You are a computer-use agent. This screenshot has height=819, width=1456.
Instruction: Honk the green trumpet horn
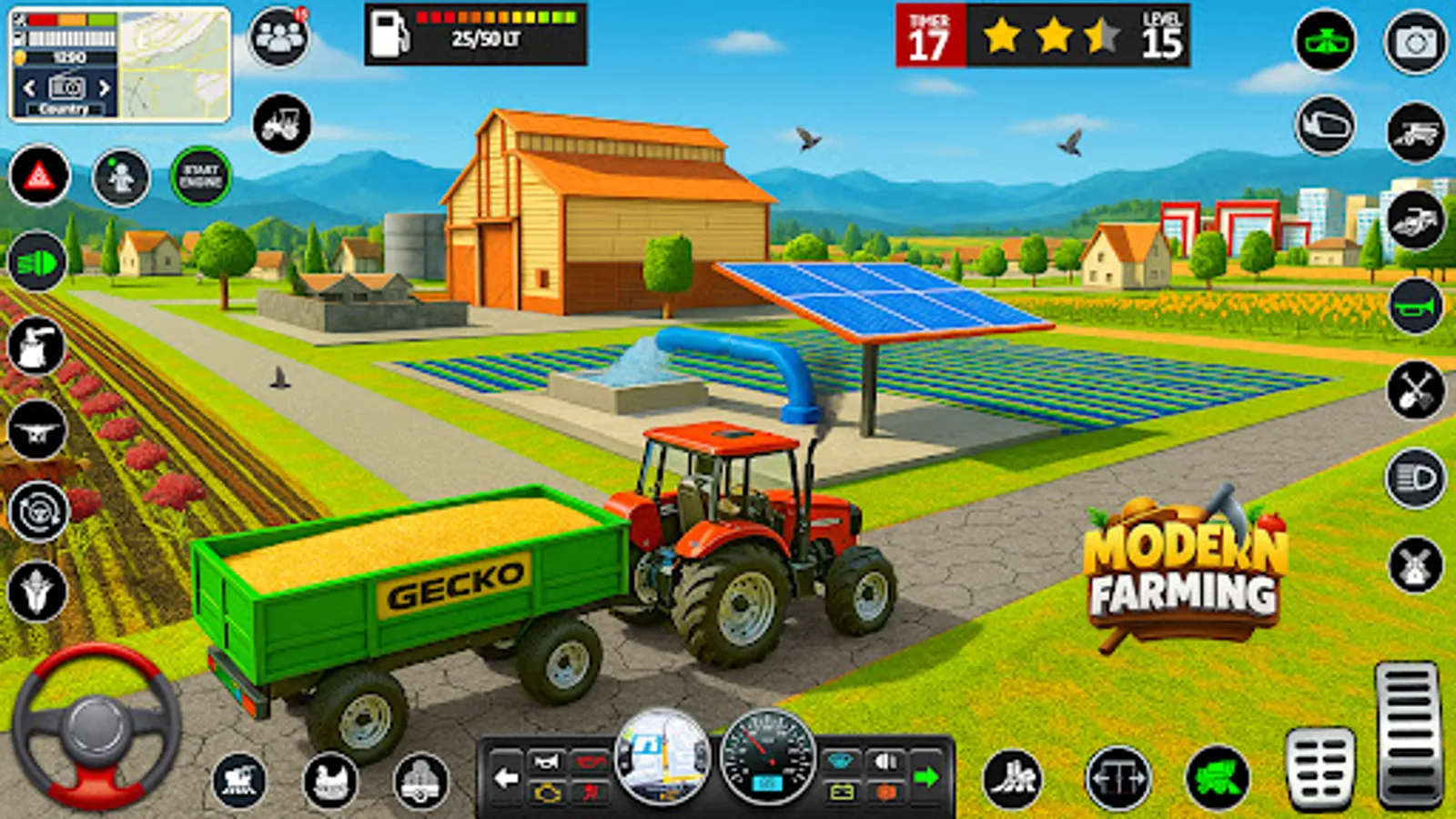tap(1414, 303)
